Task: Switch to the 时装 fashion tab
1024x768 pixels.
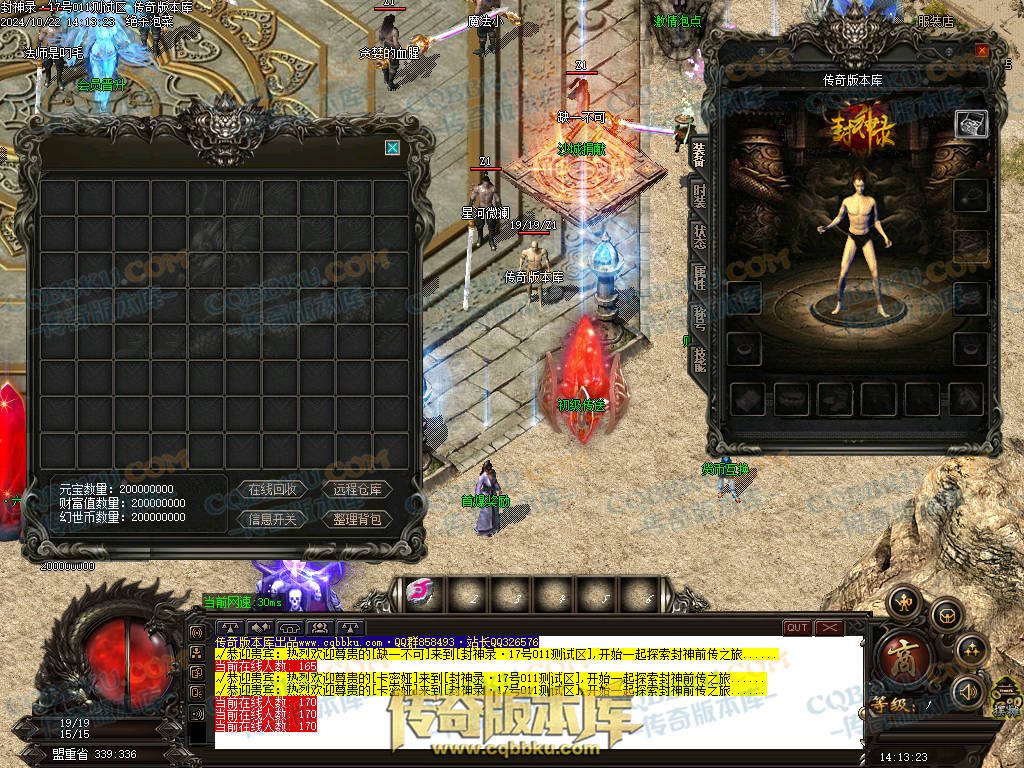Action: tap(699, 197)
